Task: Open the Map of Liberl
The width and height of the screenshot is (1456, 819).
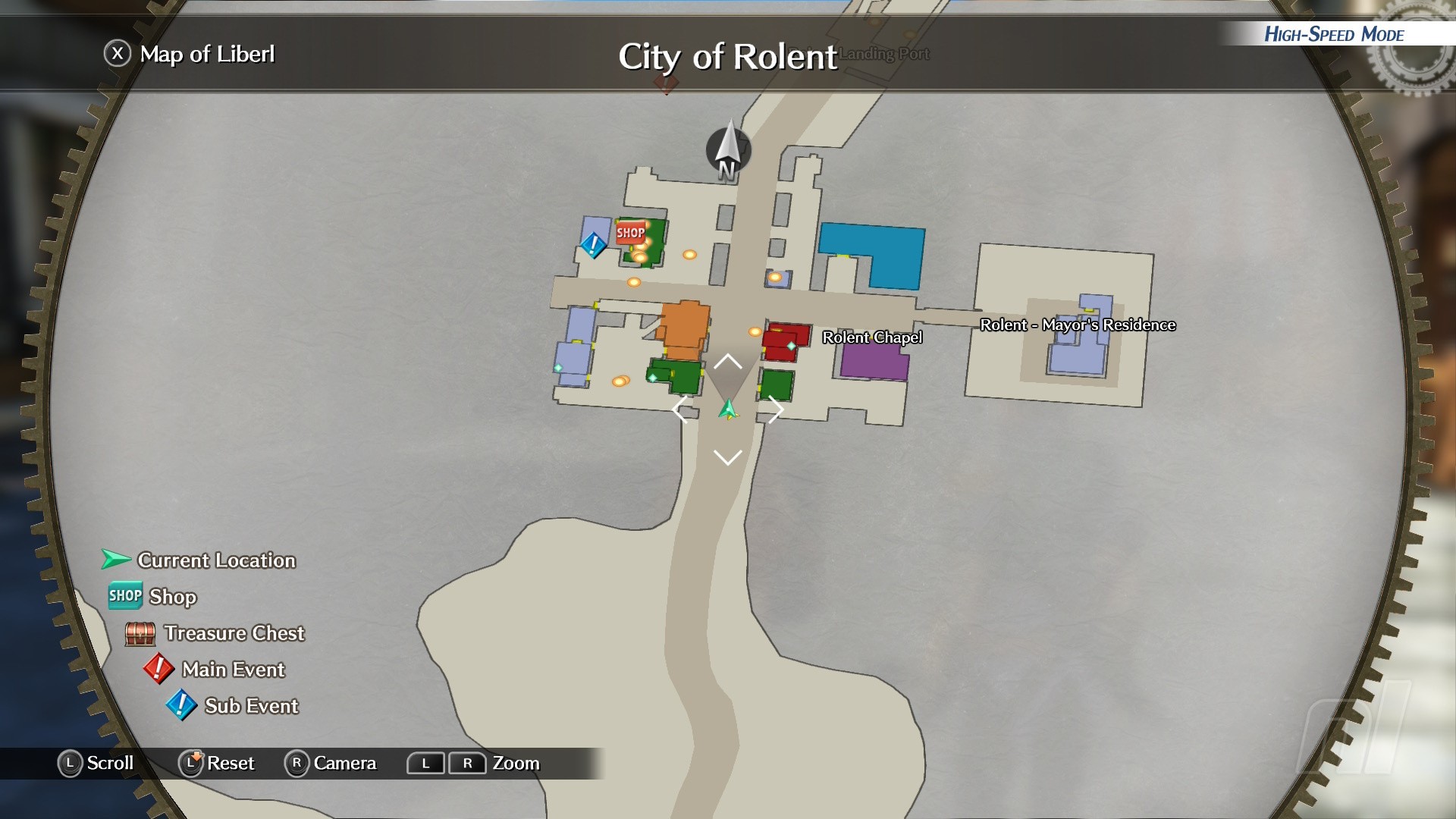Action: (190, 55)
